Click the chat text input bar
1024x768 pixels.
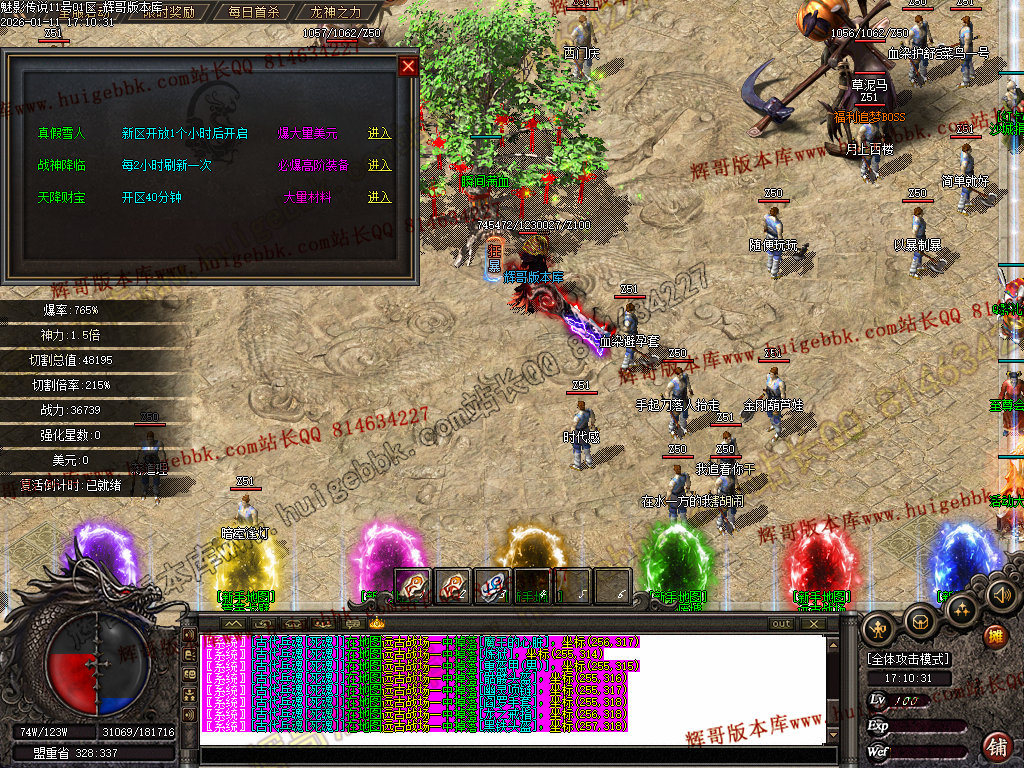[x=510, y=756]
